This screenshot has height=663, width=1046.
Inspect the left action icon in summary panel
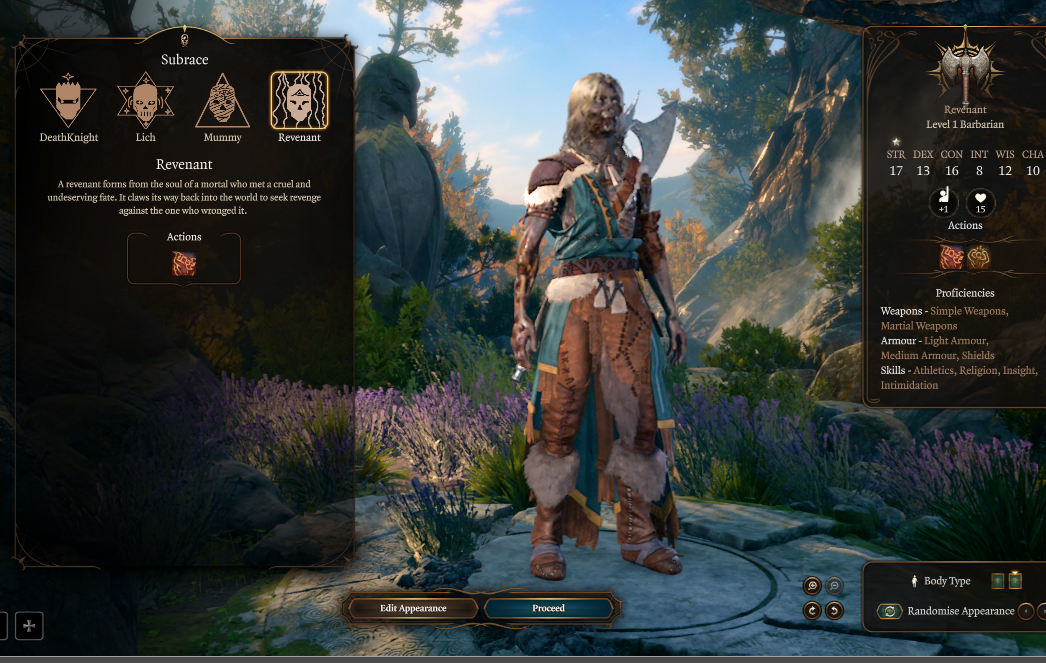951,257
